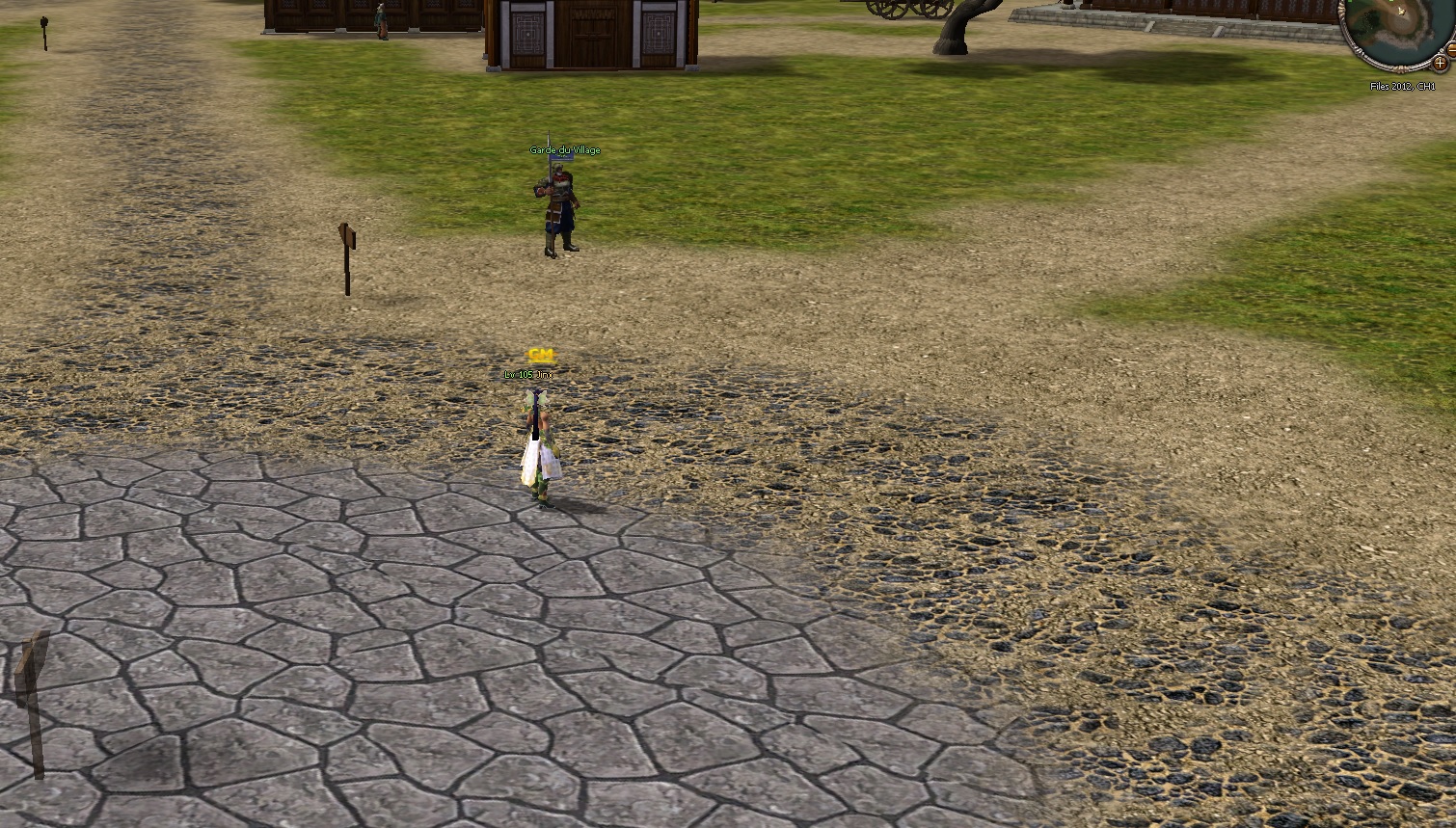Click the NPC name label Garde du Village
1456x828 pixels.
tap(565, 149)
